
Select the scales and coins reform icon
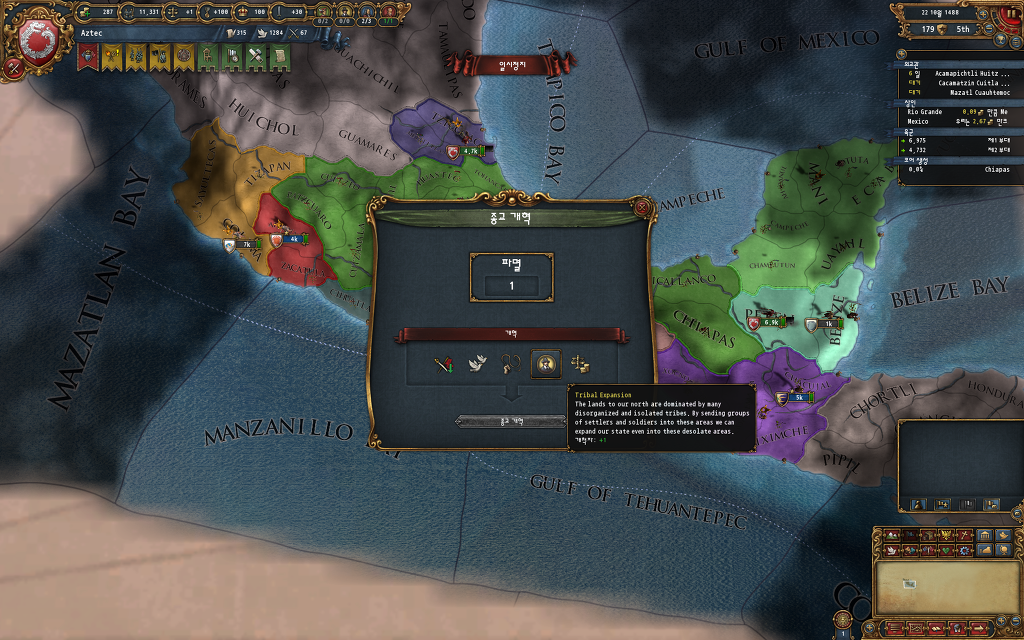coord(580,364)
